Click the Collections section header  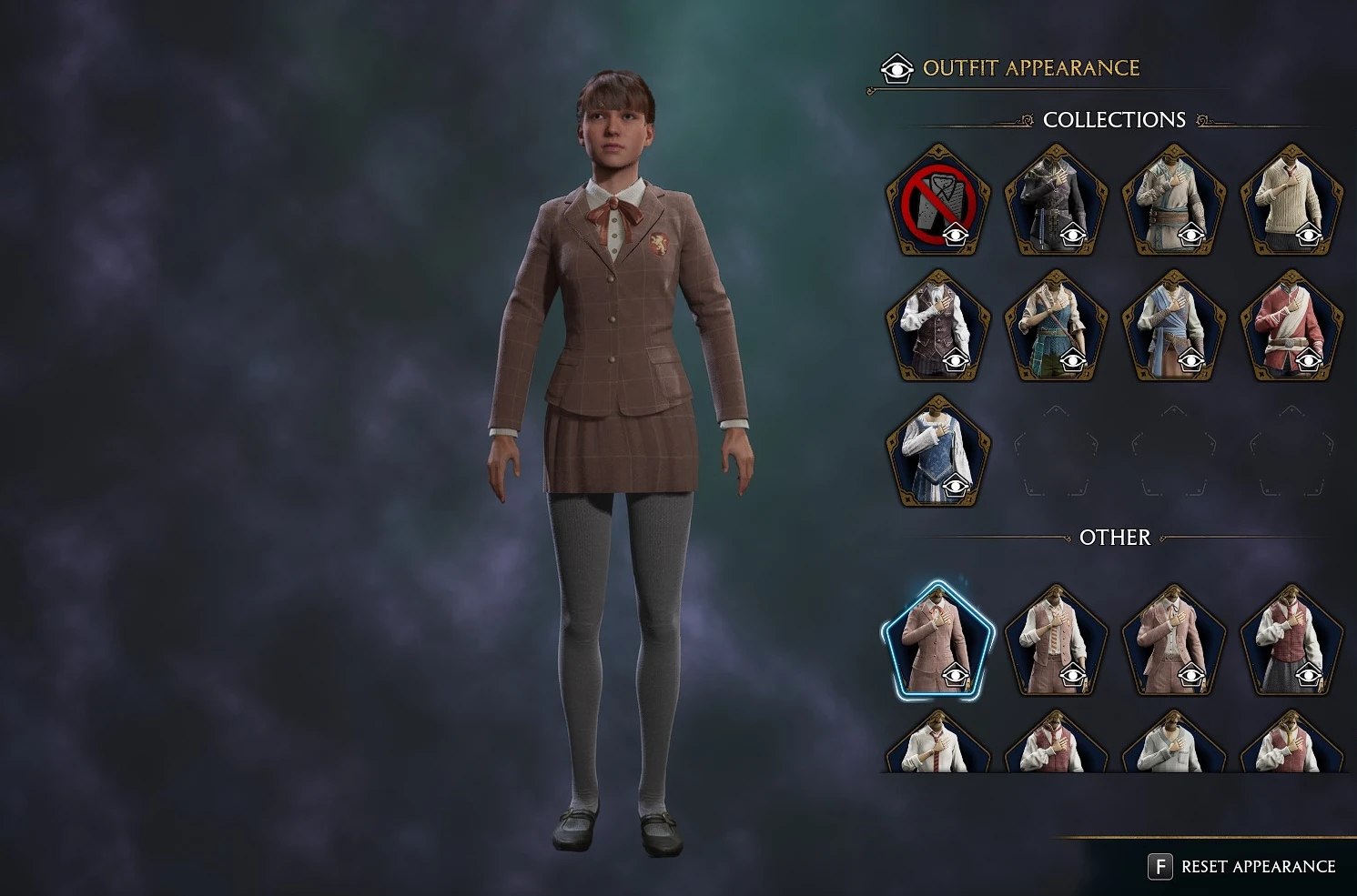pyautogui.click(x=1115, y=119)
